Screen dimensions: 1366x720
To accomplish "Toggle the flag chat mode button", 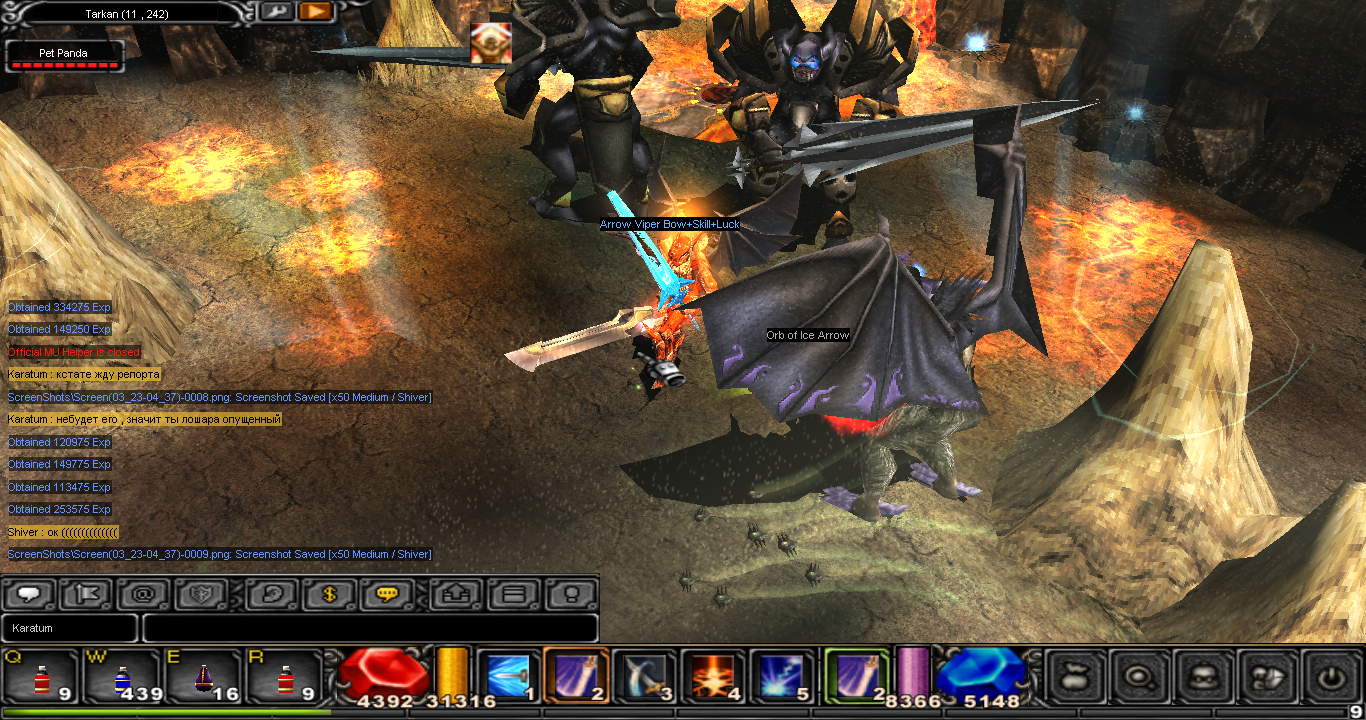I will click(x=87, y=594).
